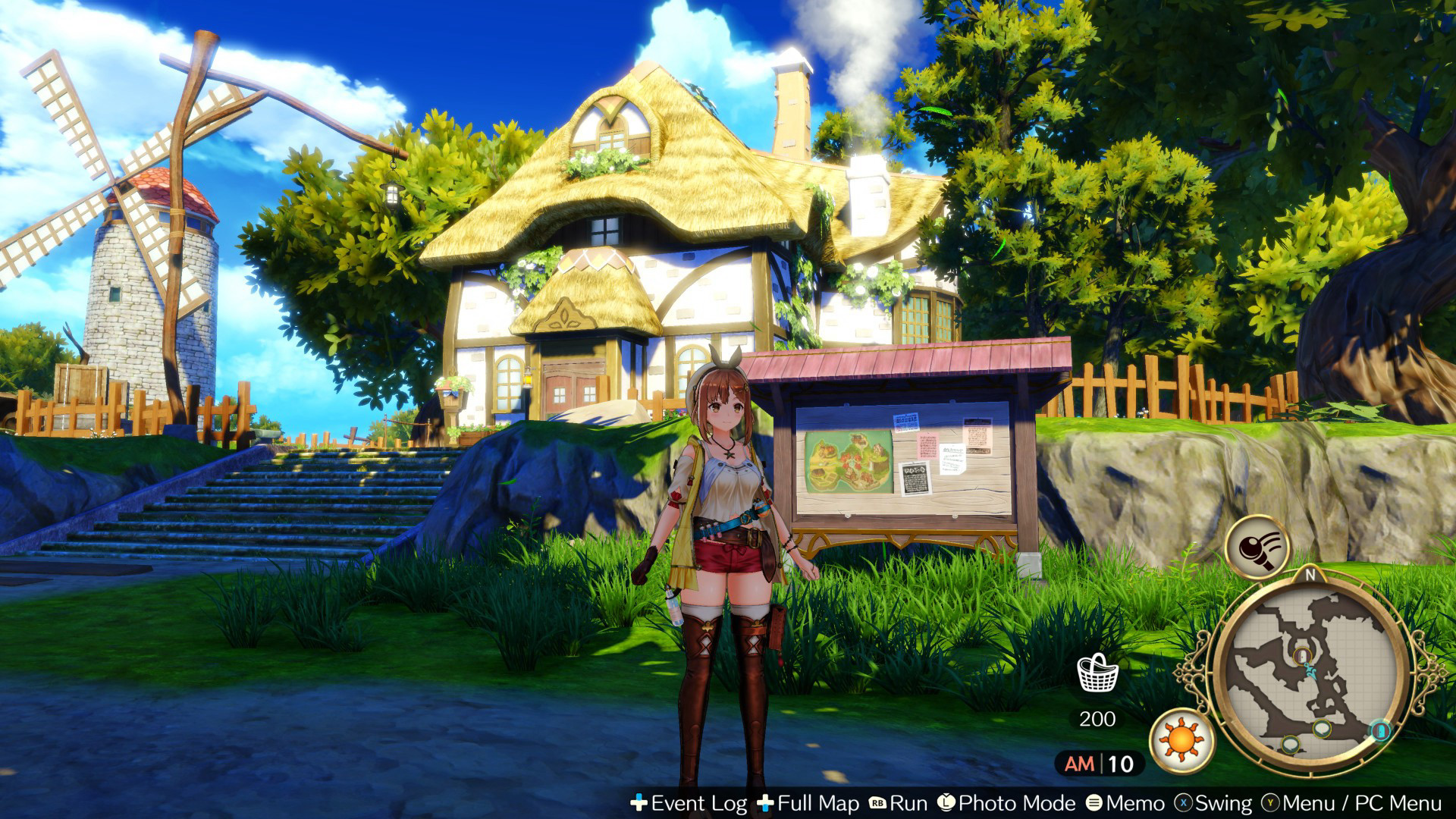Open the gathering basket icon
The image size is (1456, 819).
[1097, 673]
